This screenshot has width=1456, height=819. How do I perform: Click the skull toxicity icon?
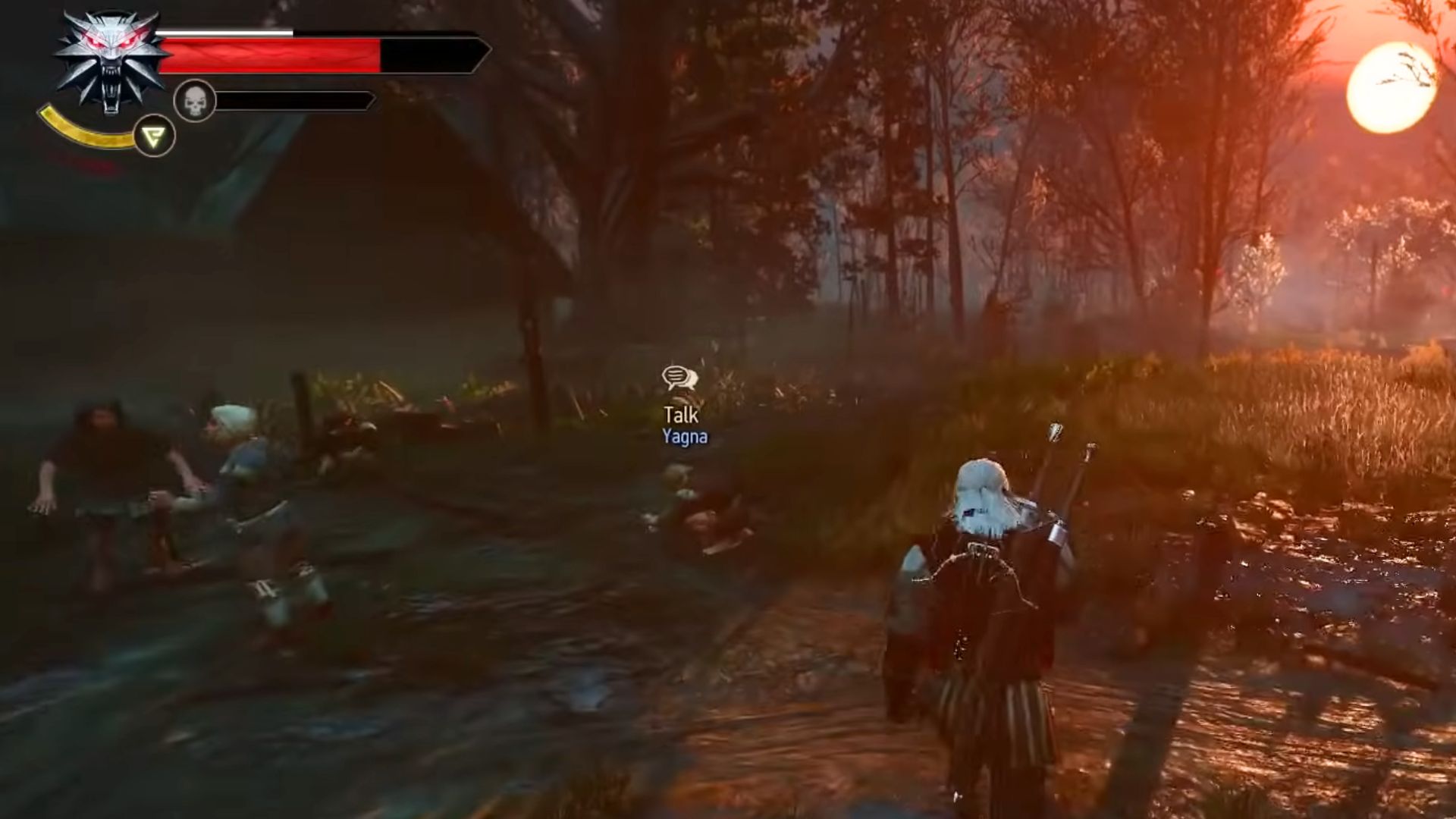[x=195, y=99]
